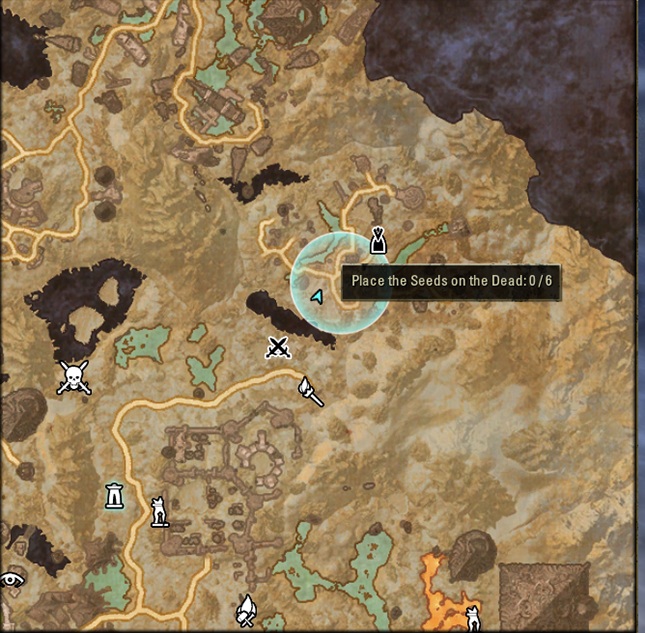Select the quest area circle on the map
The height and width of the screenshot is (633, 645).
point(340,280)
